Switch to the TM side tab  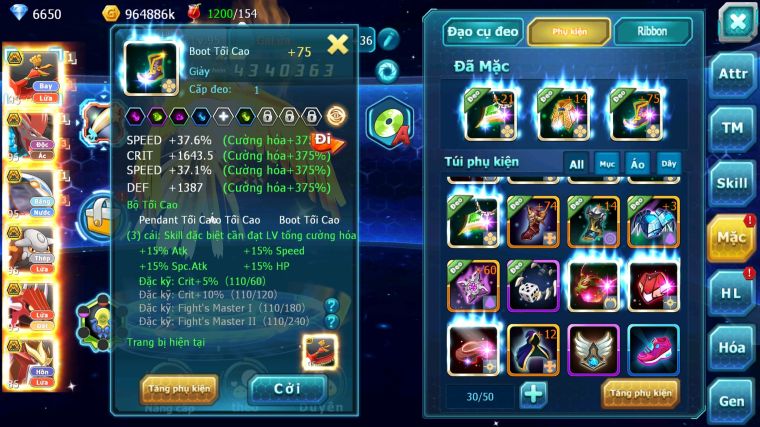(x=732, y=128)
